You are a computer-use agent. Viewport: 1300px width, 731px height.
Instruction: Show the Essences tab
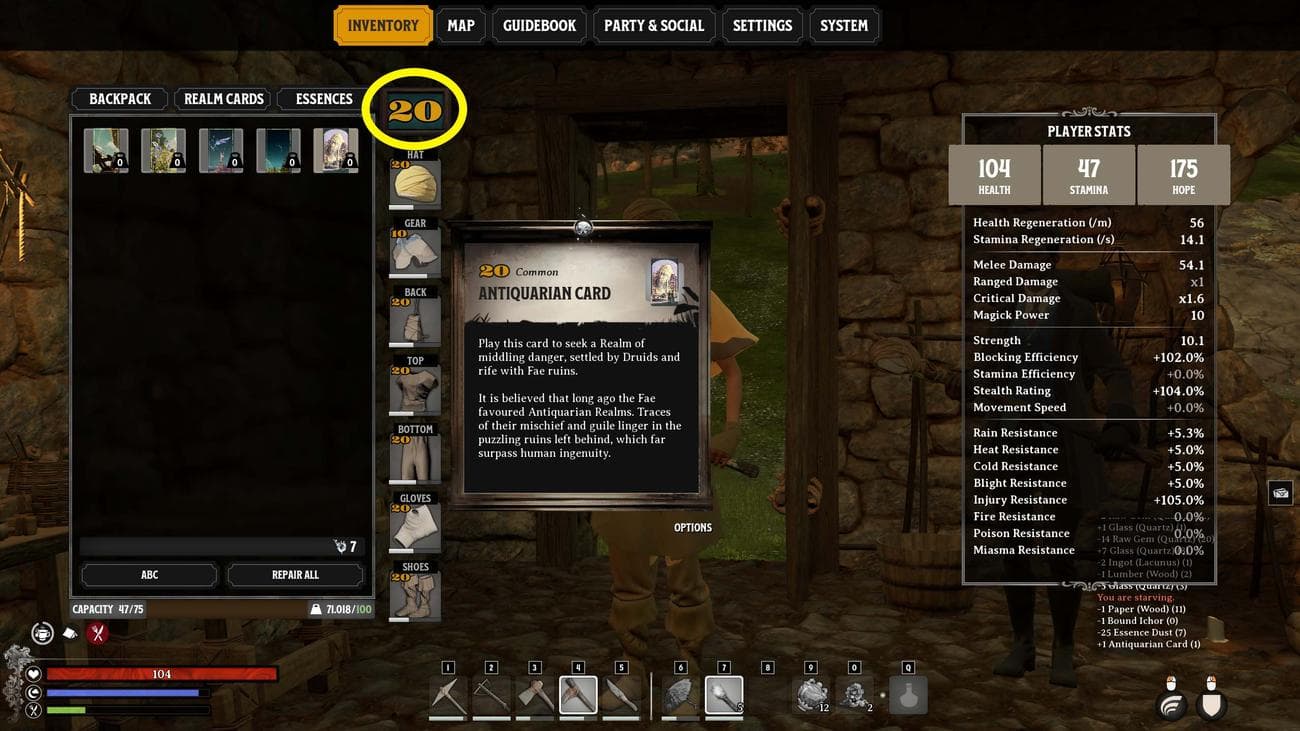click(324, 99)
